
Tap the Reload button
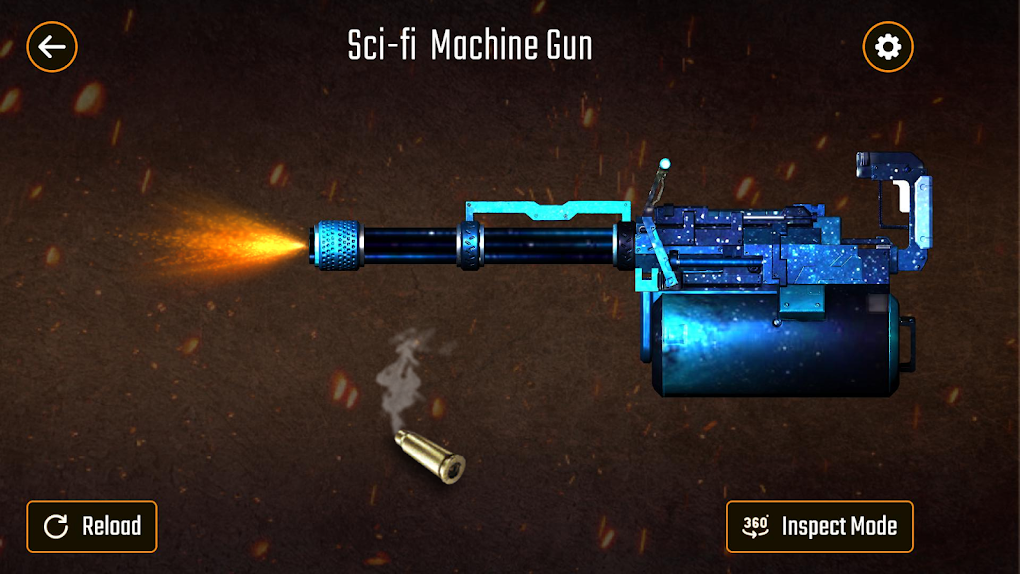(x=92, y=526)
